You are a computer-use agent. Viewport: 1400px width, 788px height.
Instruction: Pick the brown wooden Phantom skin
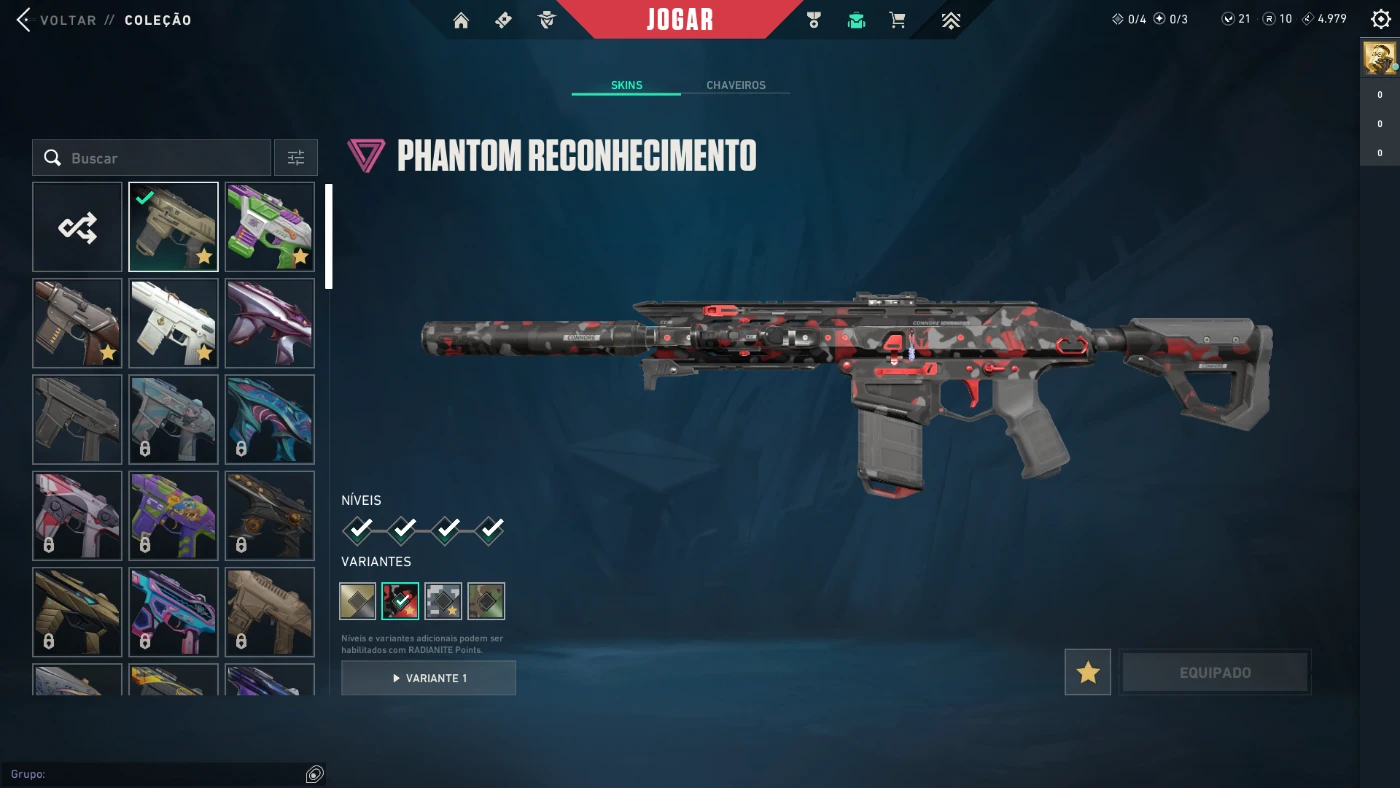coord(77,323)
